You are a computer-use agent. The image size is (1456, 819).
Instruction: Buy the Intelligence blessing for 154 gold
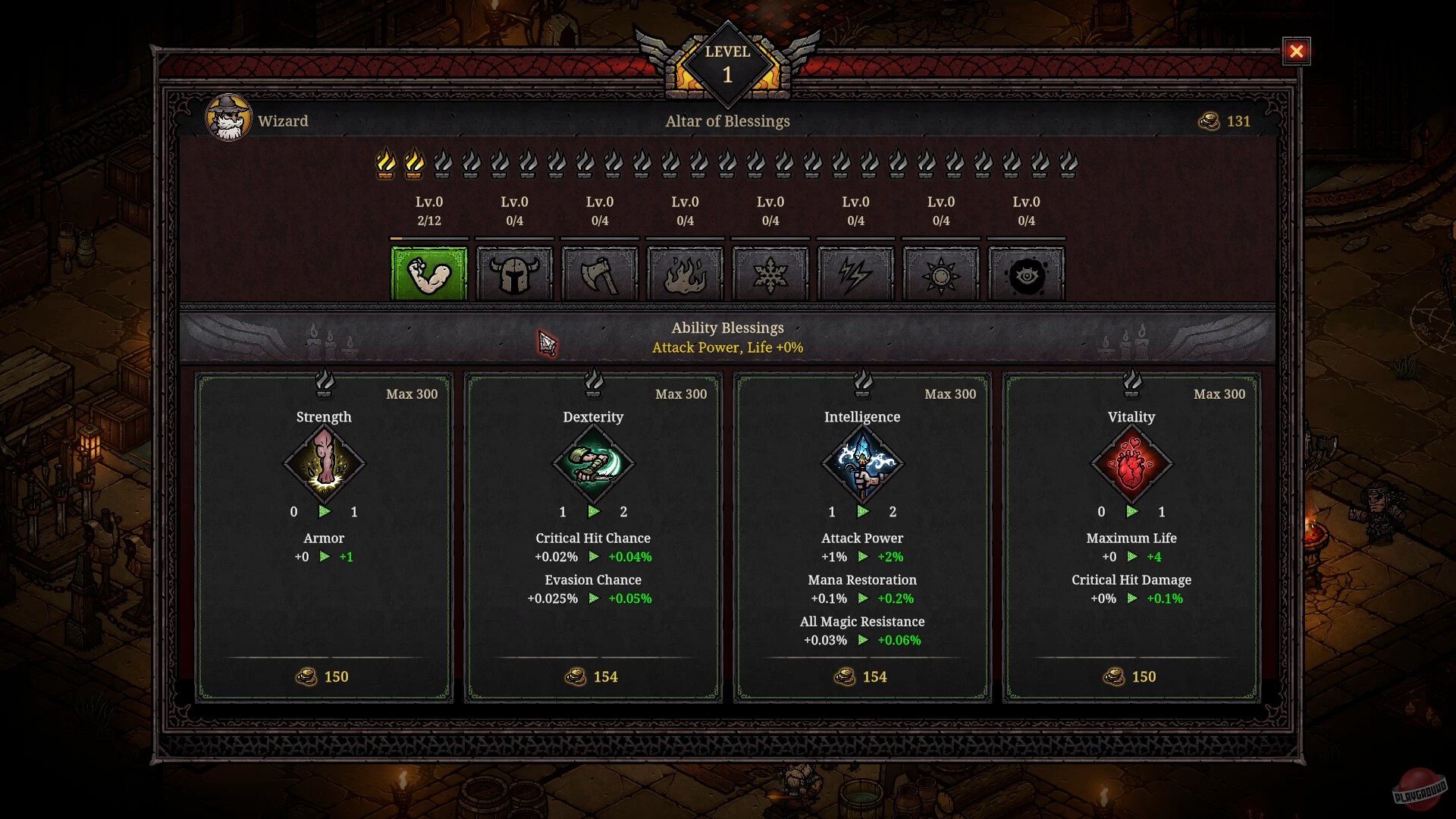[862, 676]
